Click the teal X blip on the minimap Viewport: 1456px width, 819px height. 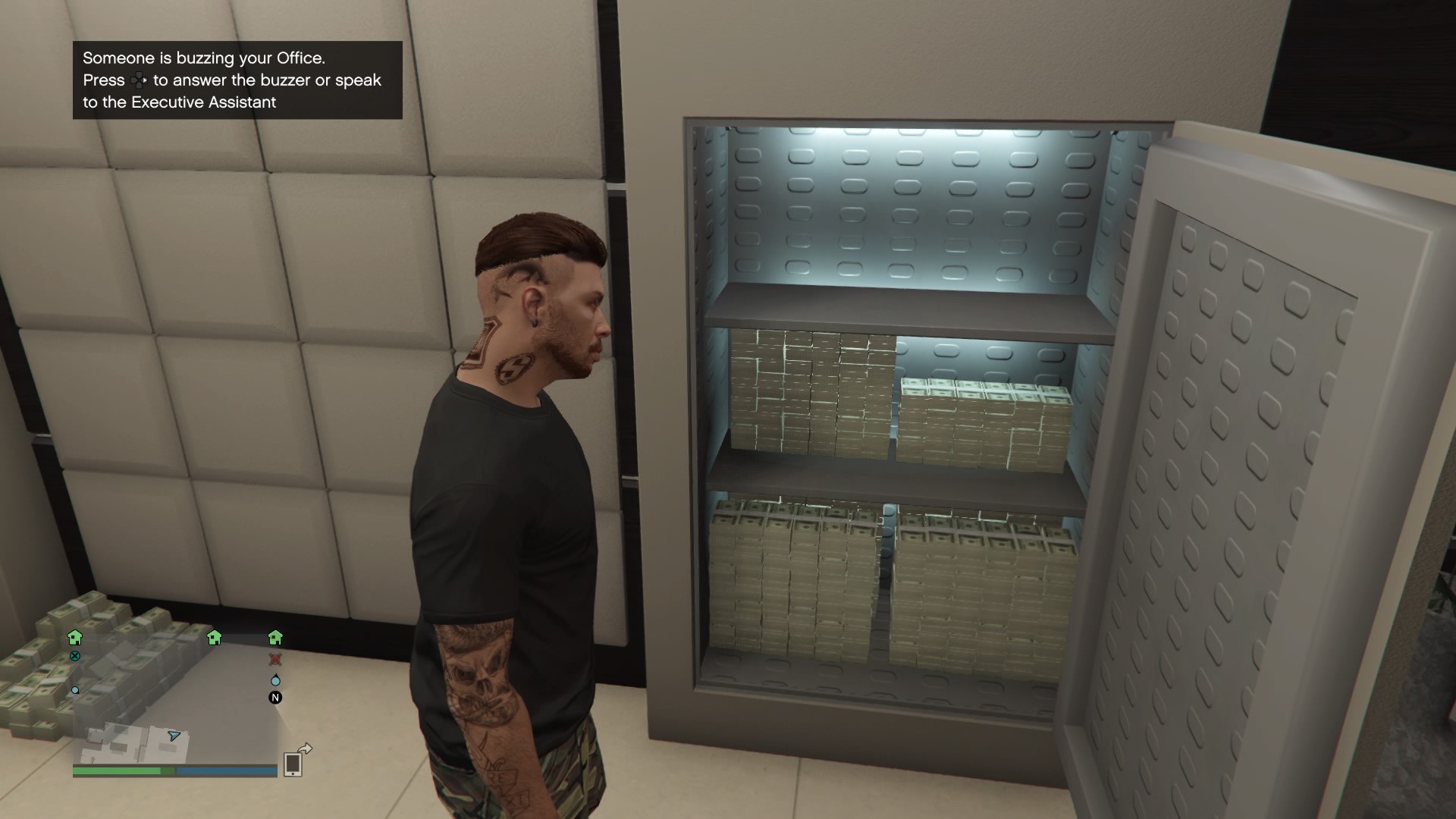point(75,657)
